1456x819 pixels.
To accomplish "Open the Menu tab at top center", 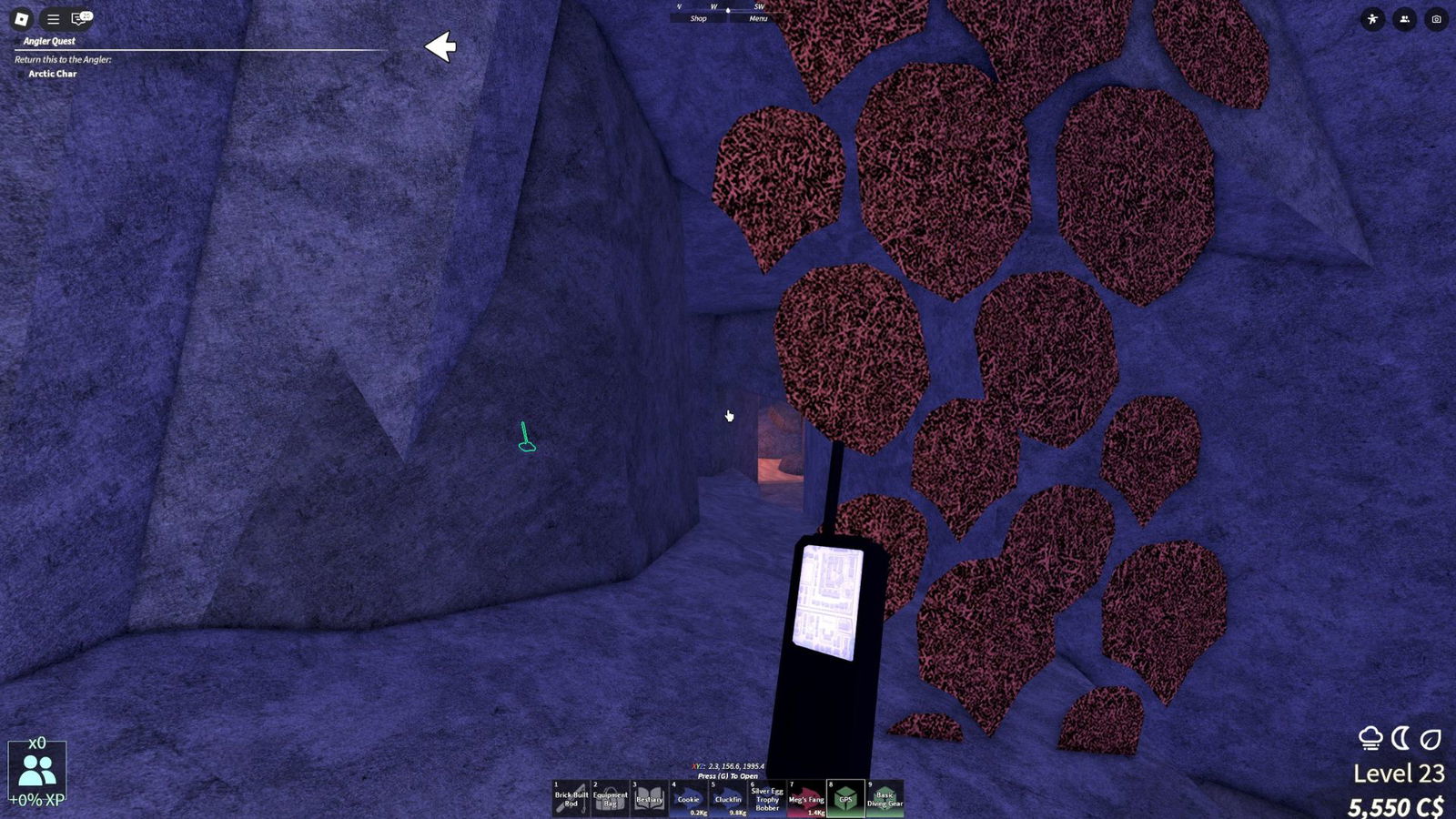I will click(757, 19).
